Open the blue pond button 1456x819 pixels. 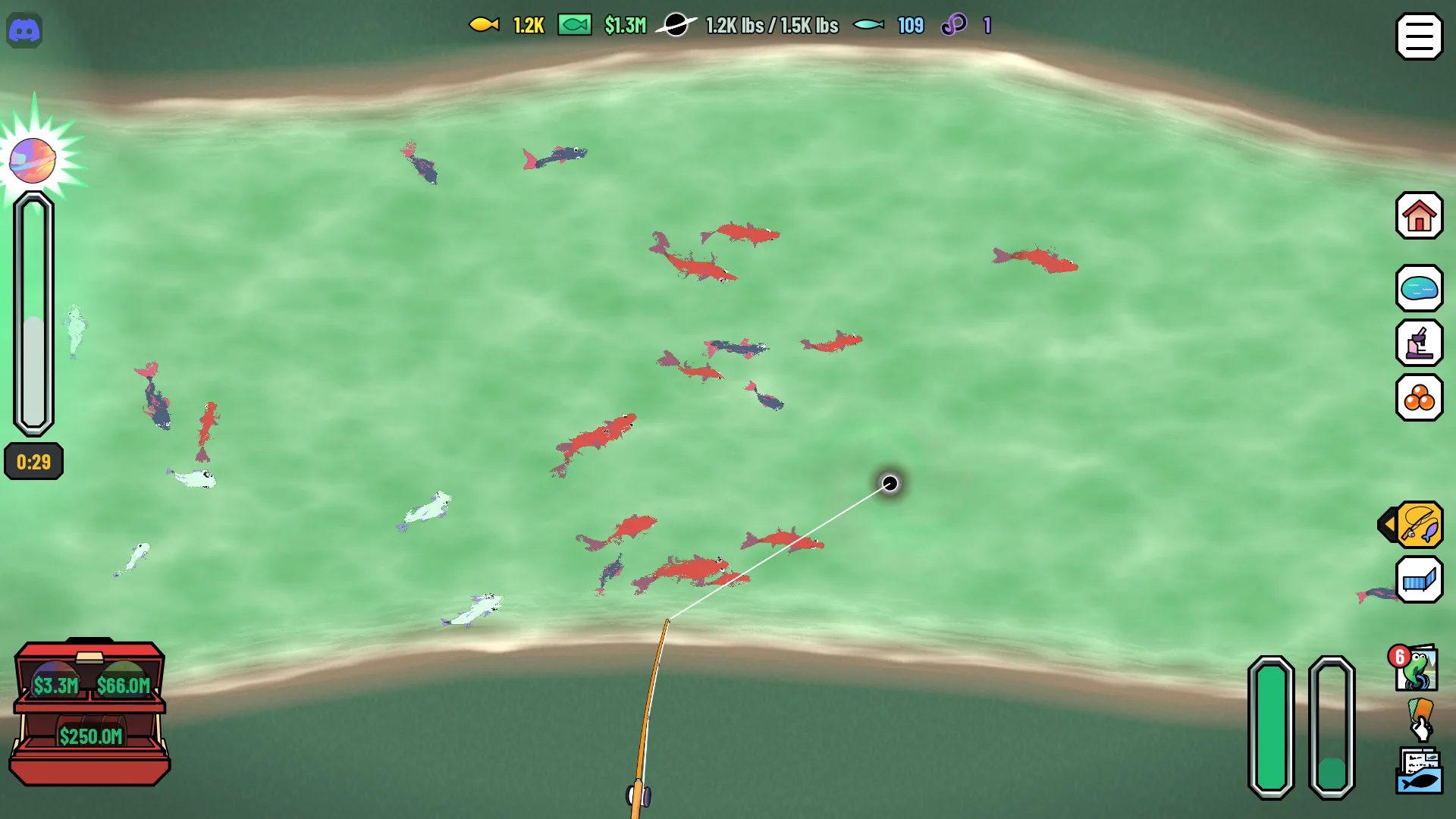point(1419,288)
